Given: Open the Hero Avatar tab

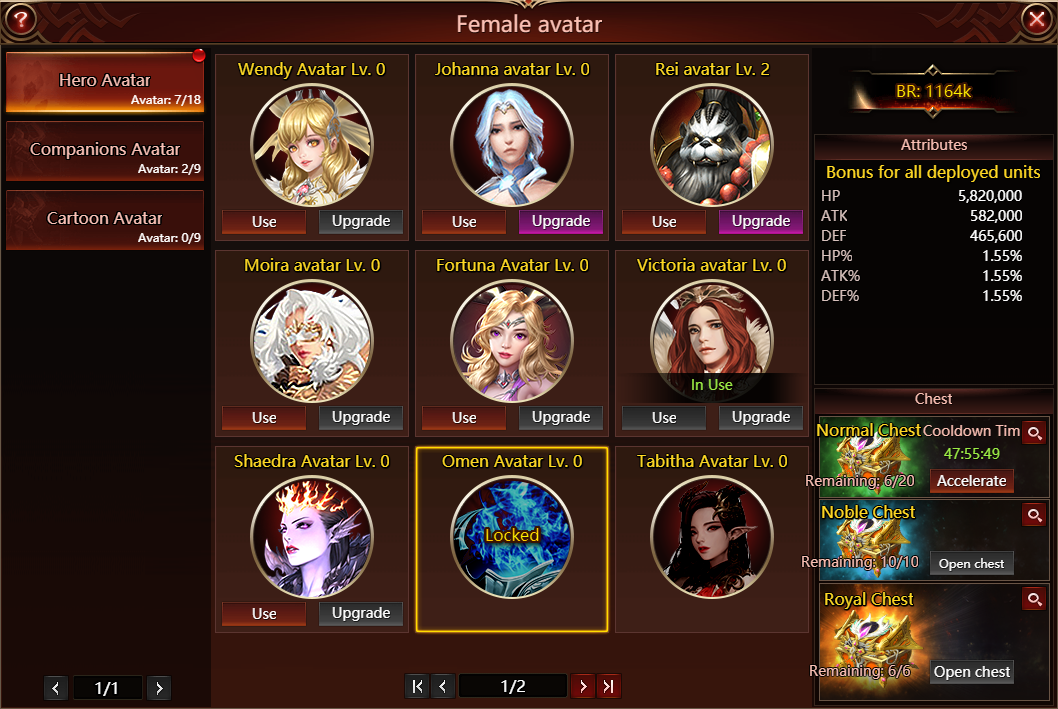Looking at the screenshot, I should point(105,82).
